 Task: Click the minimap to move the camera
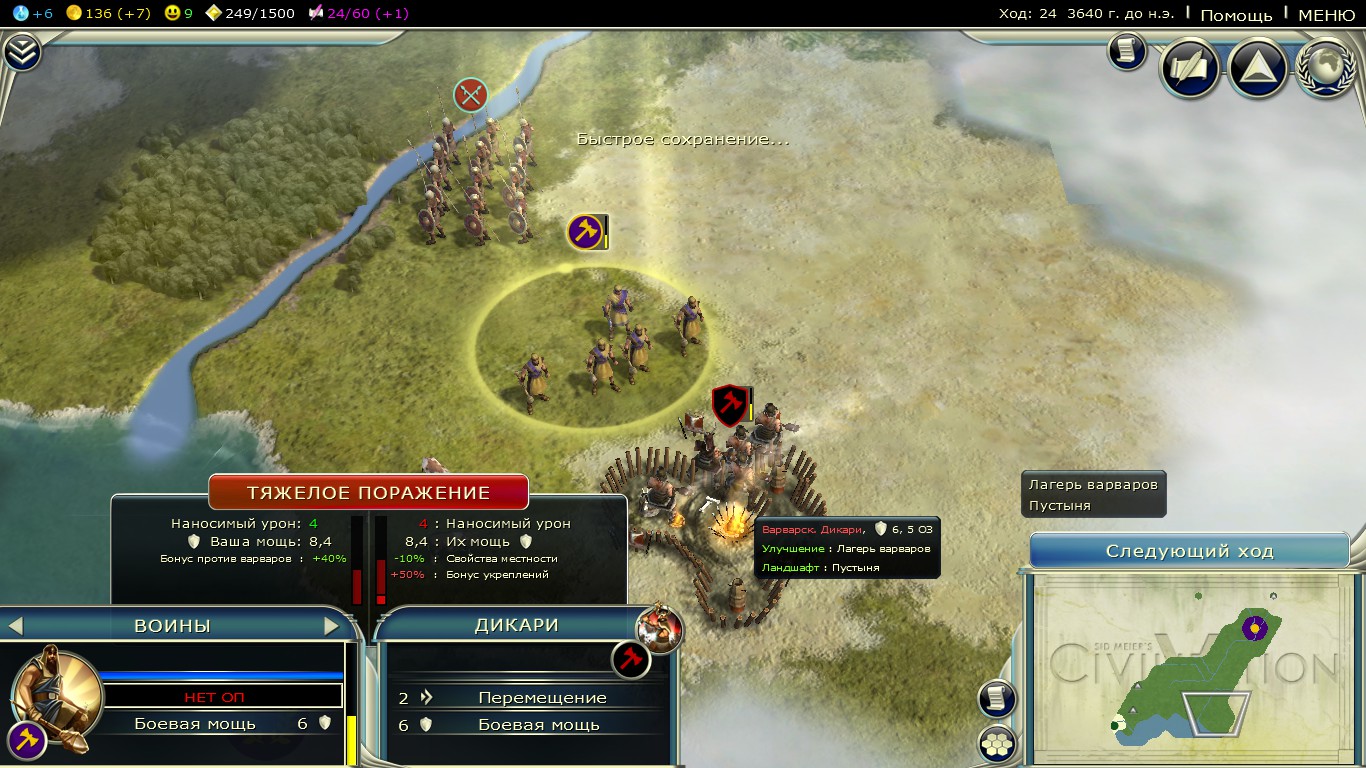point(1189,666)
